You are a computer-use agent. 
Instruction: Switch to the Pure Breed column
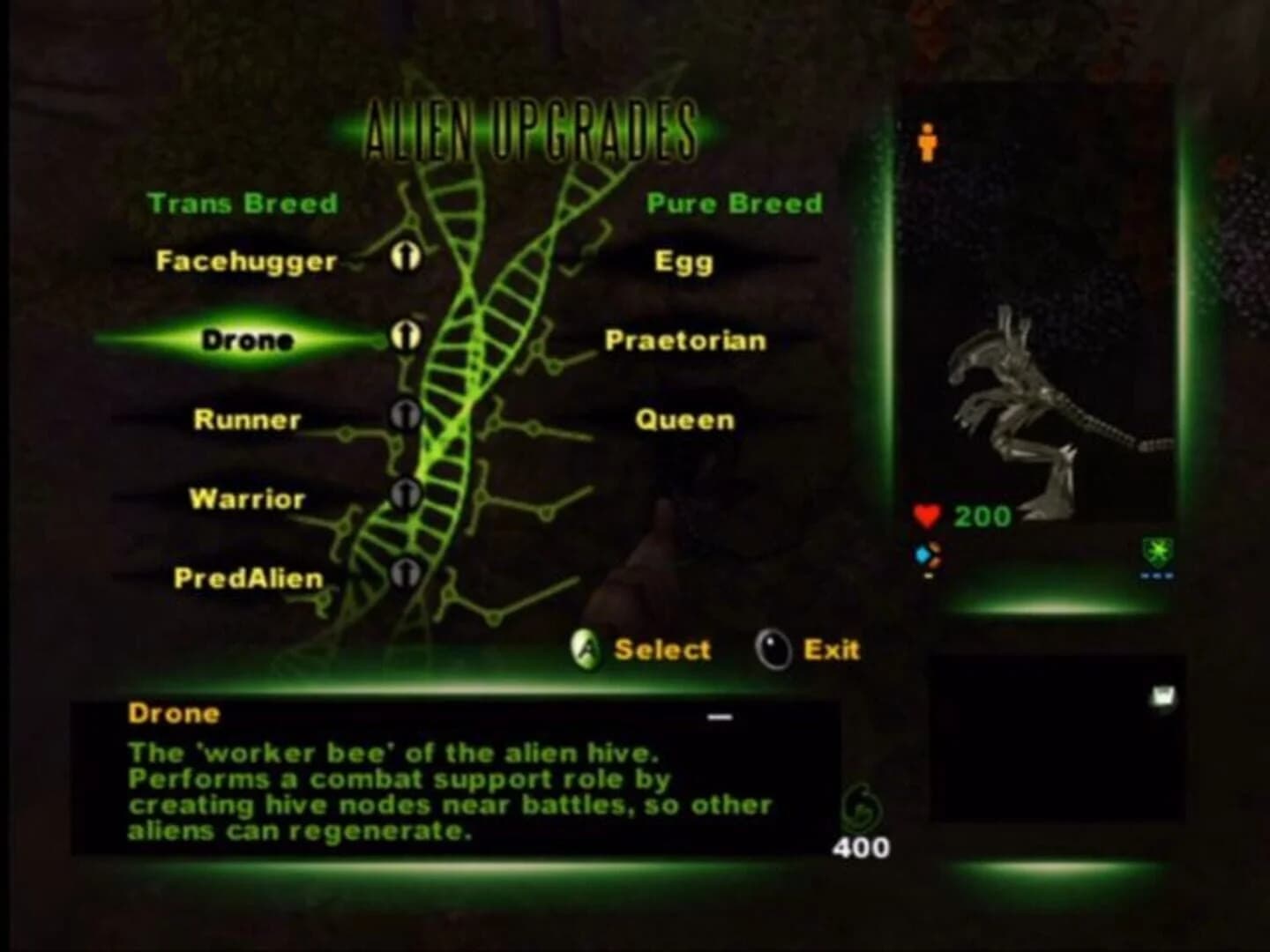[734, 203]
